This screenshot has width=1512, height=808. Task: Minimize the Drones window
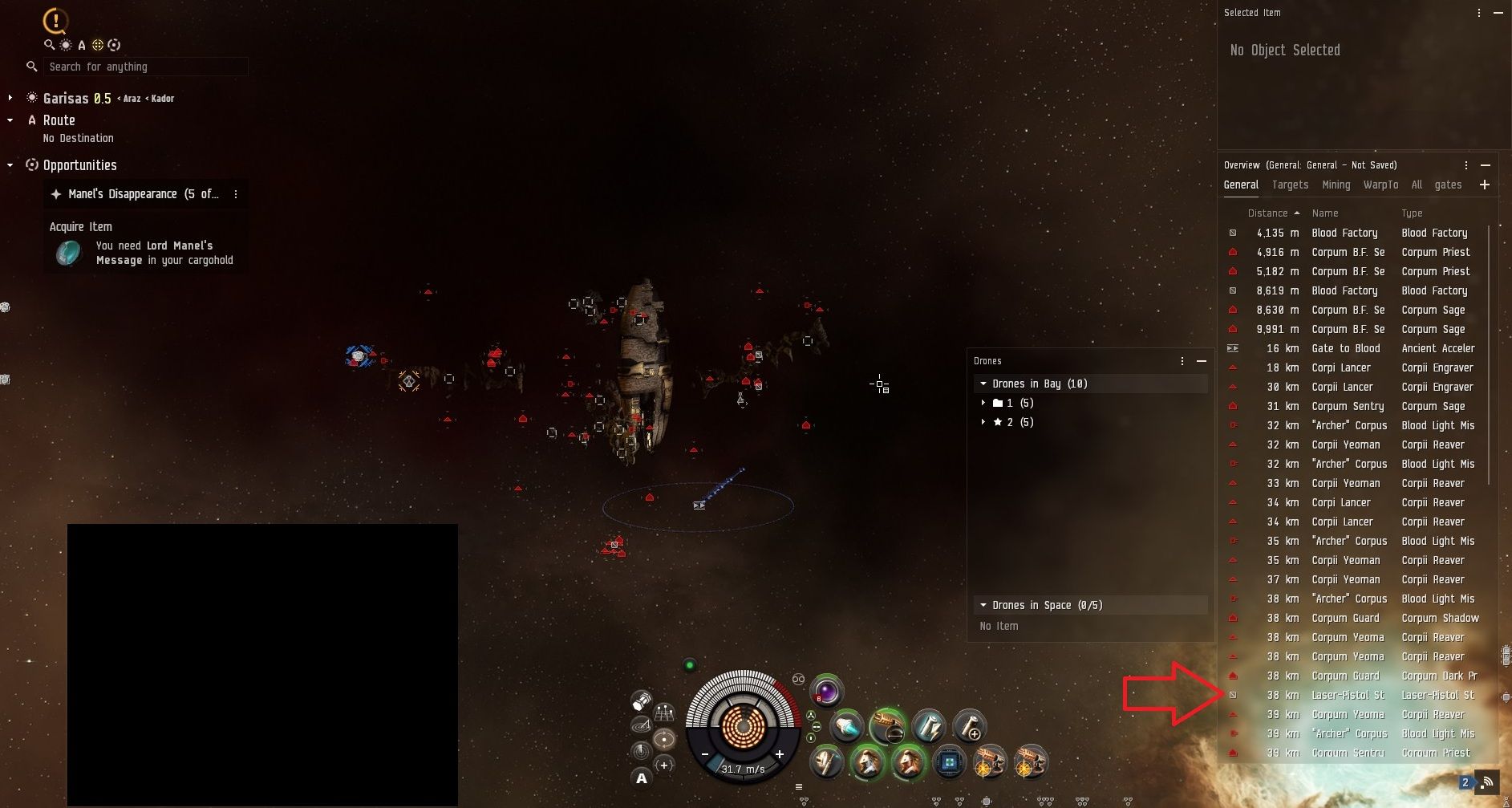click(1201, 361)
